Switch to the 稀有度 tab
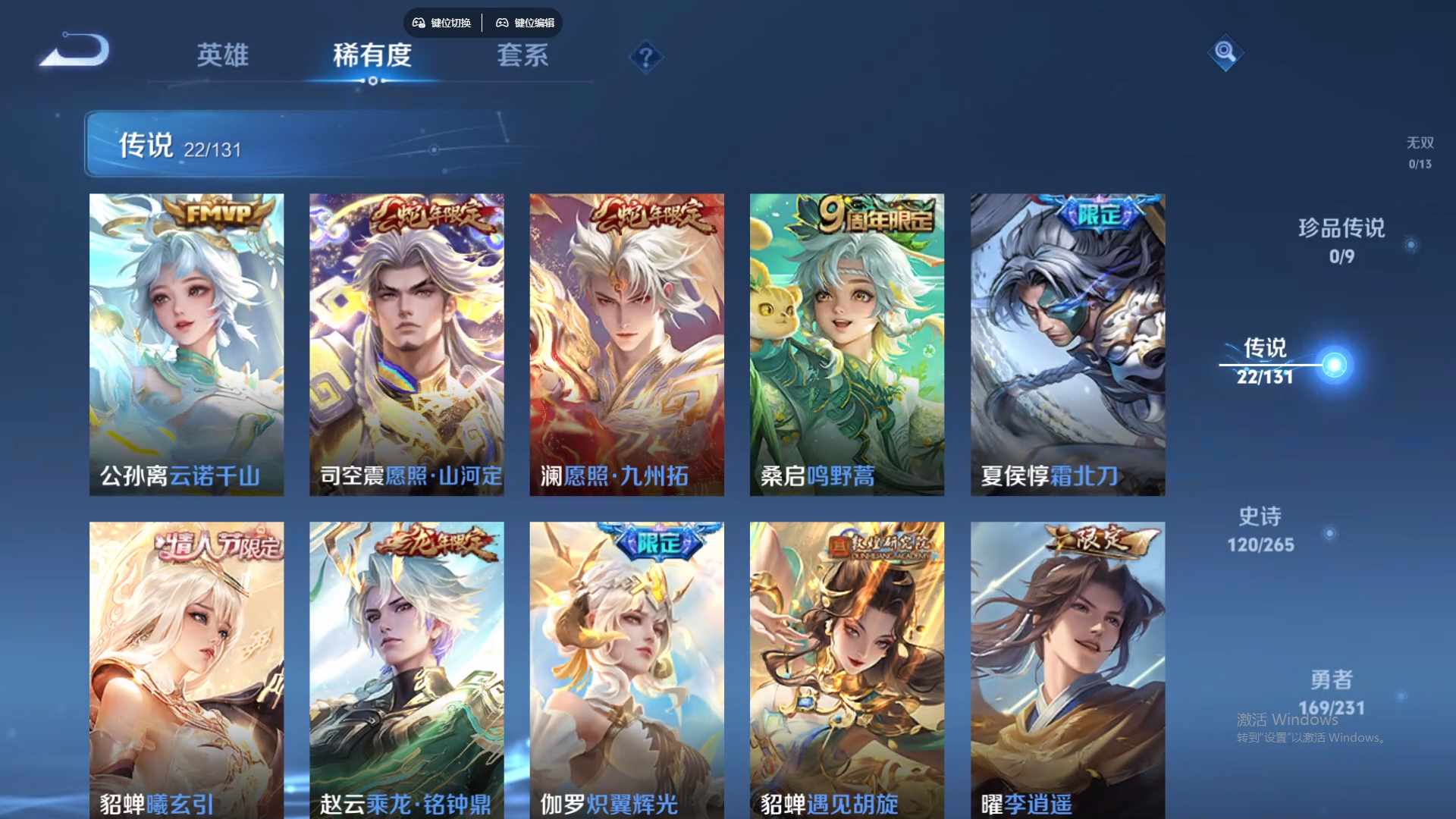This screenshot has height=819, width=1456. coord(372,55)
